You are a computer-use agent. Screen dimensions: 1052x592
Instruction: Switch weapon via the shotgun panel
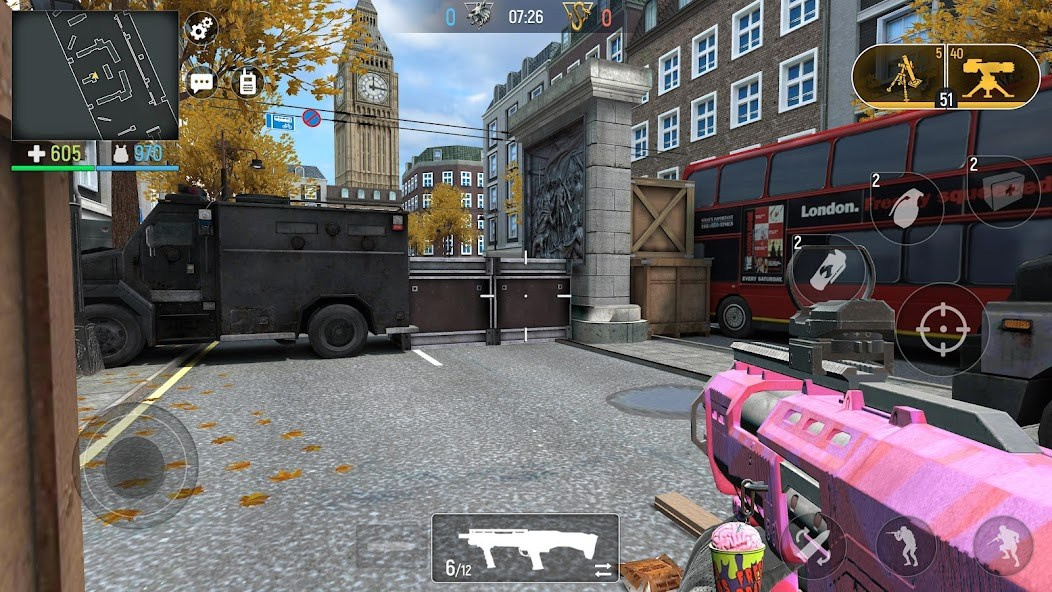coord(525,548)
